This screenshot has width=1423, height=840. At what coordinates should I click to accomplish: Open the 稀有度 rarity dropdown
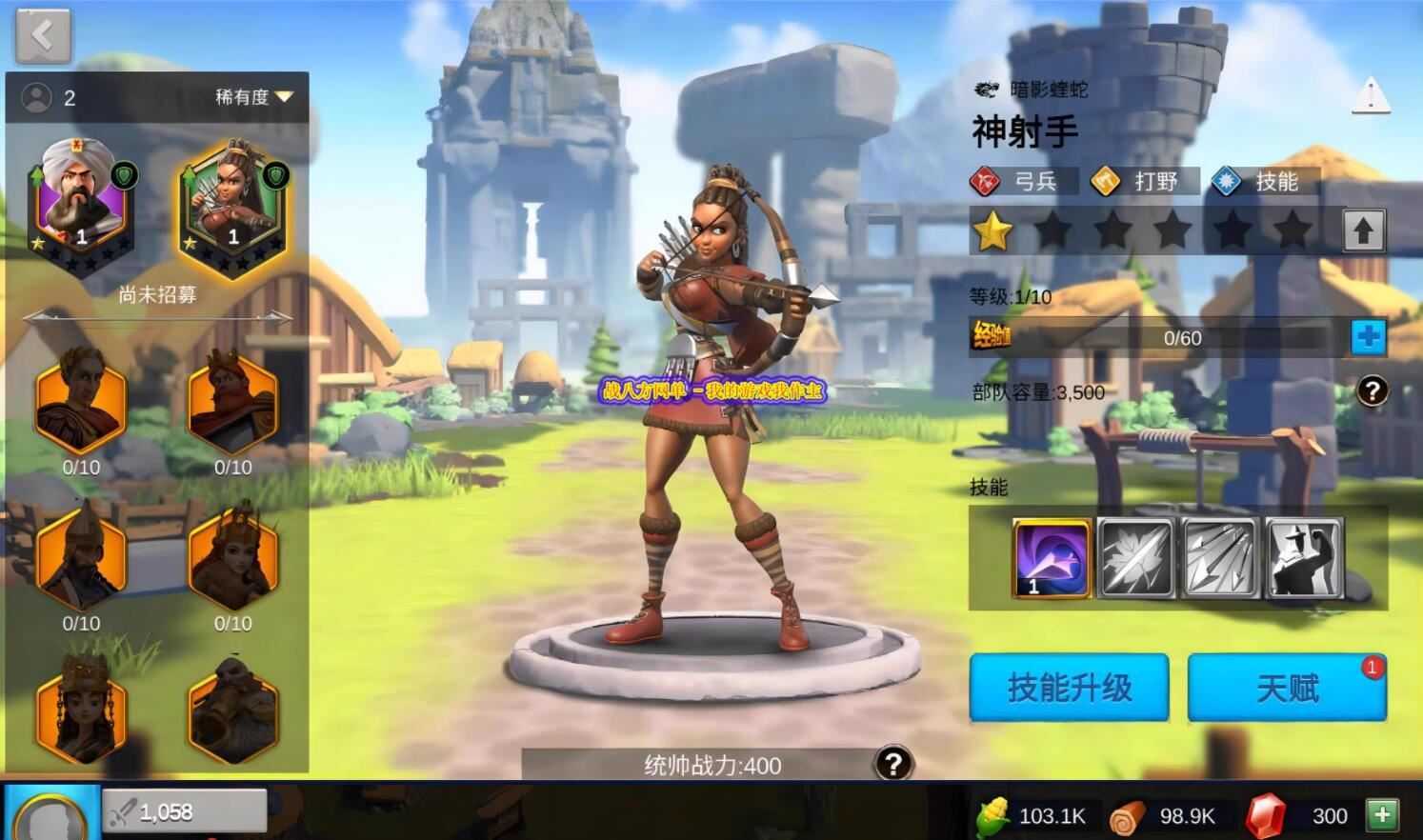(248, 96)
